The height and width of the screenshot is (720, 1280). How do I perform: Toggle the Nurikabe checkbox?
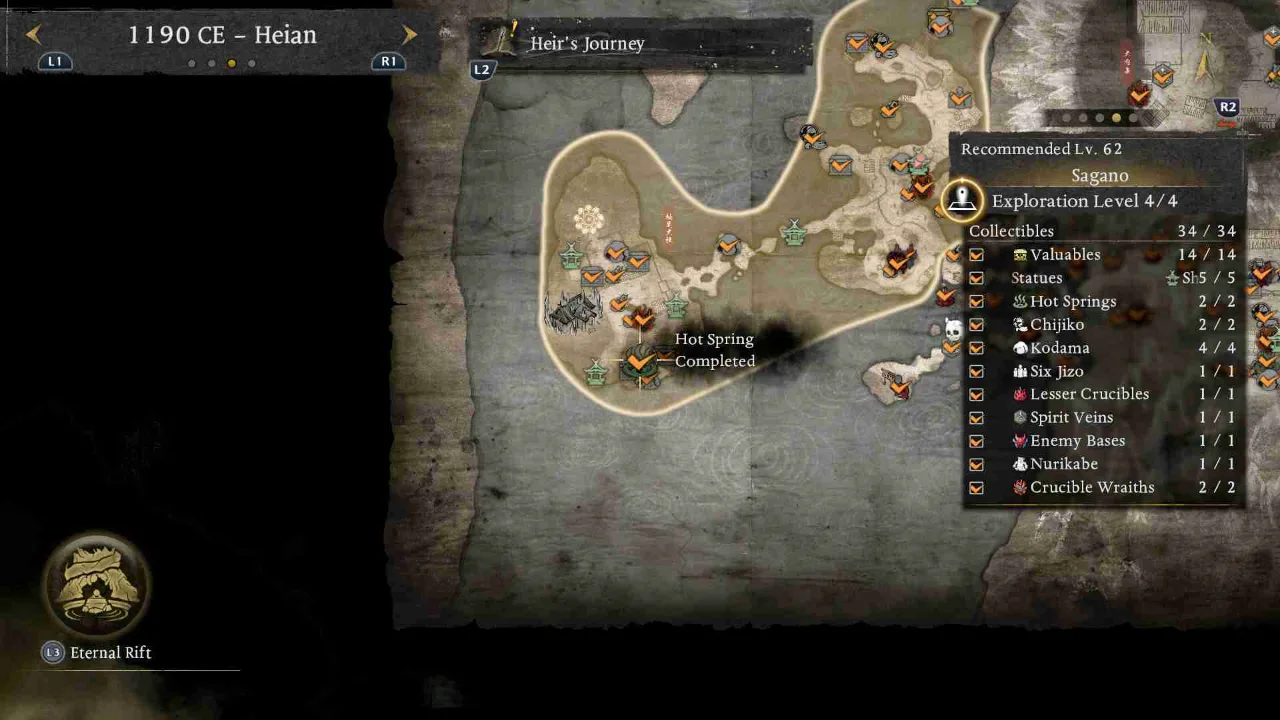pos(976,465)
